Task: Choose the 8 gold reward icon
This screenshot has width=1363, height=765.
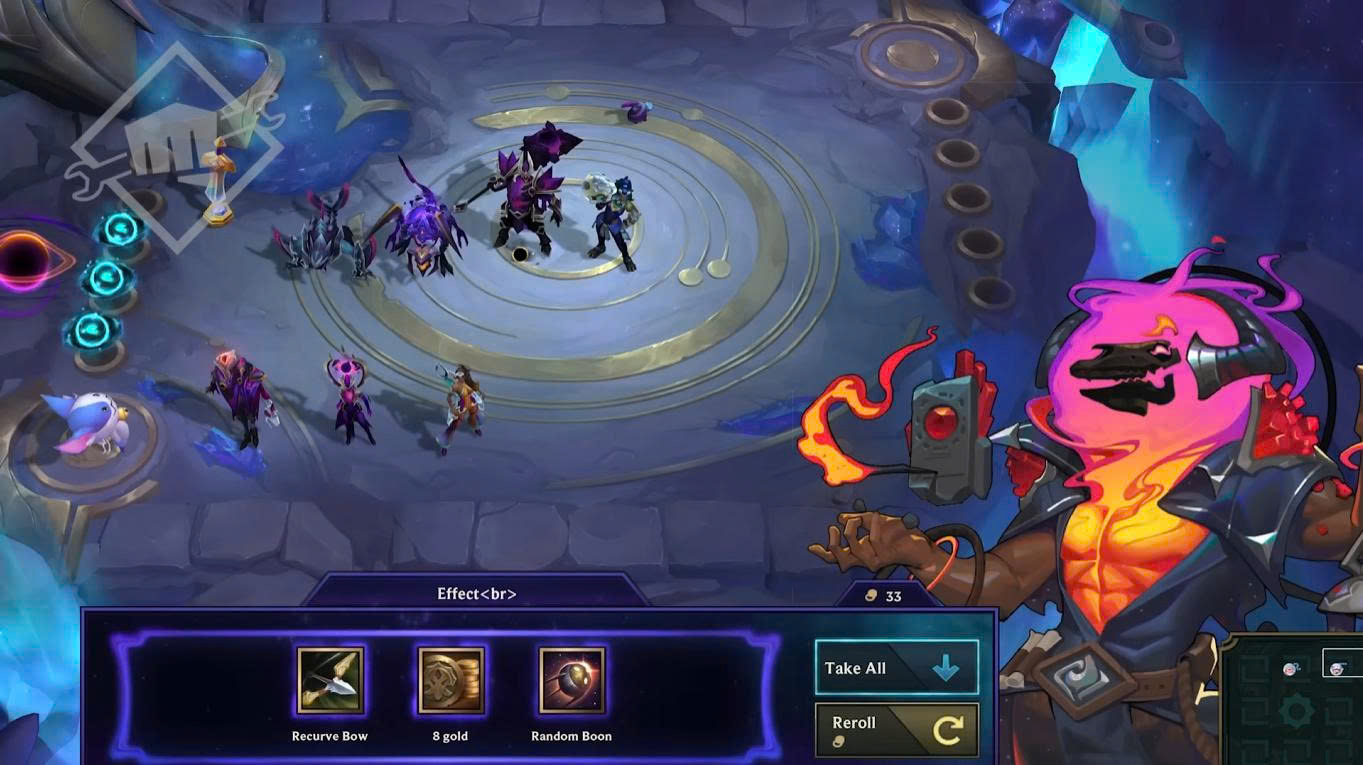Action: [x=451, y=680]
